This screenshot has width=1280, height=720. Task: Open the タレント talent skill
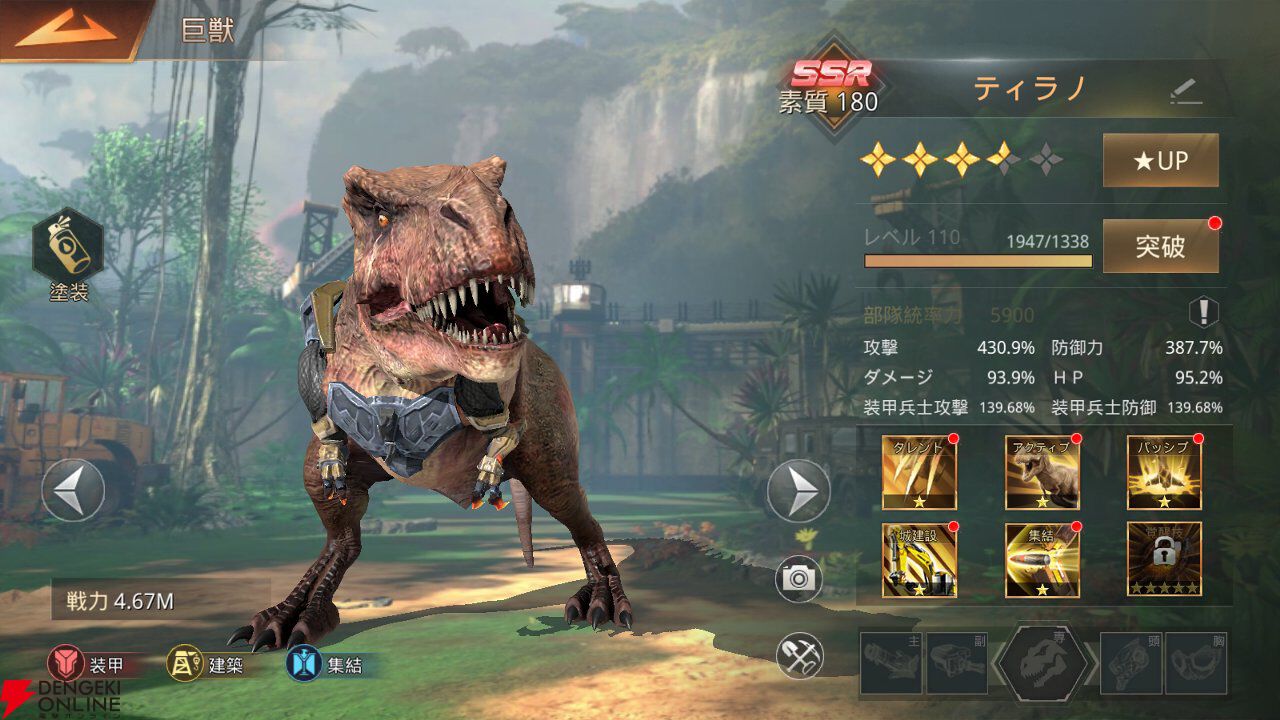919,473
